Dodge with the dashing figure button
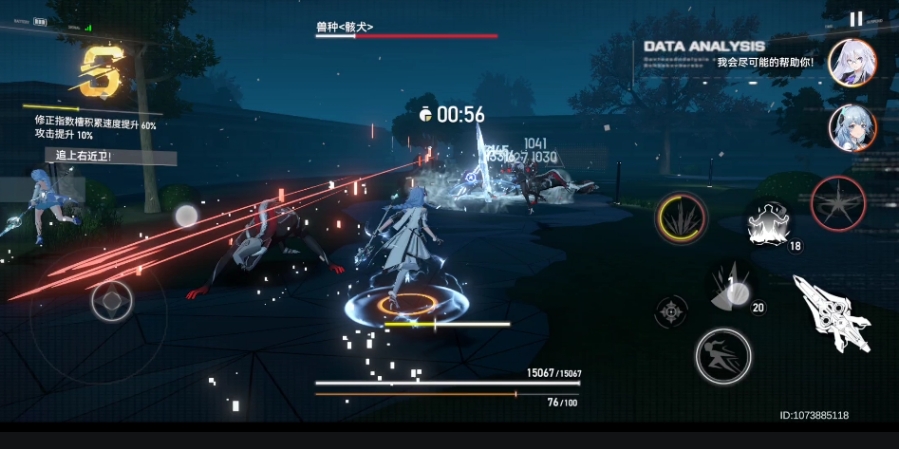 click(723, 355)
